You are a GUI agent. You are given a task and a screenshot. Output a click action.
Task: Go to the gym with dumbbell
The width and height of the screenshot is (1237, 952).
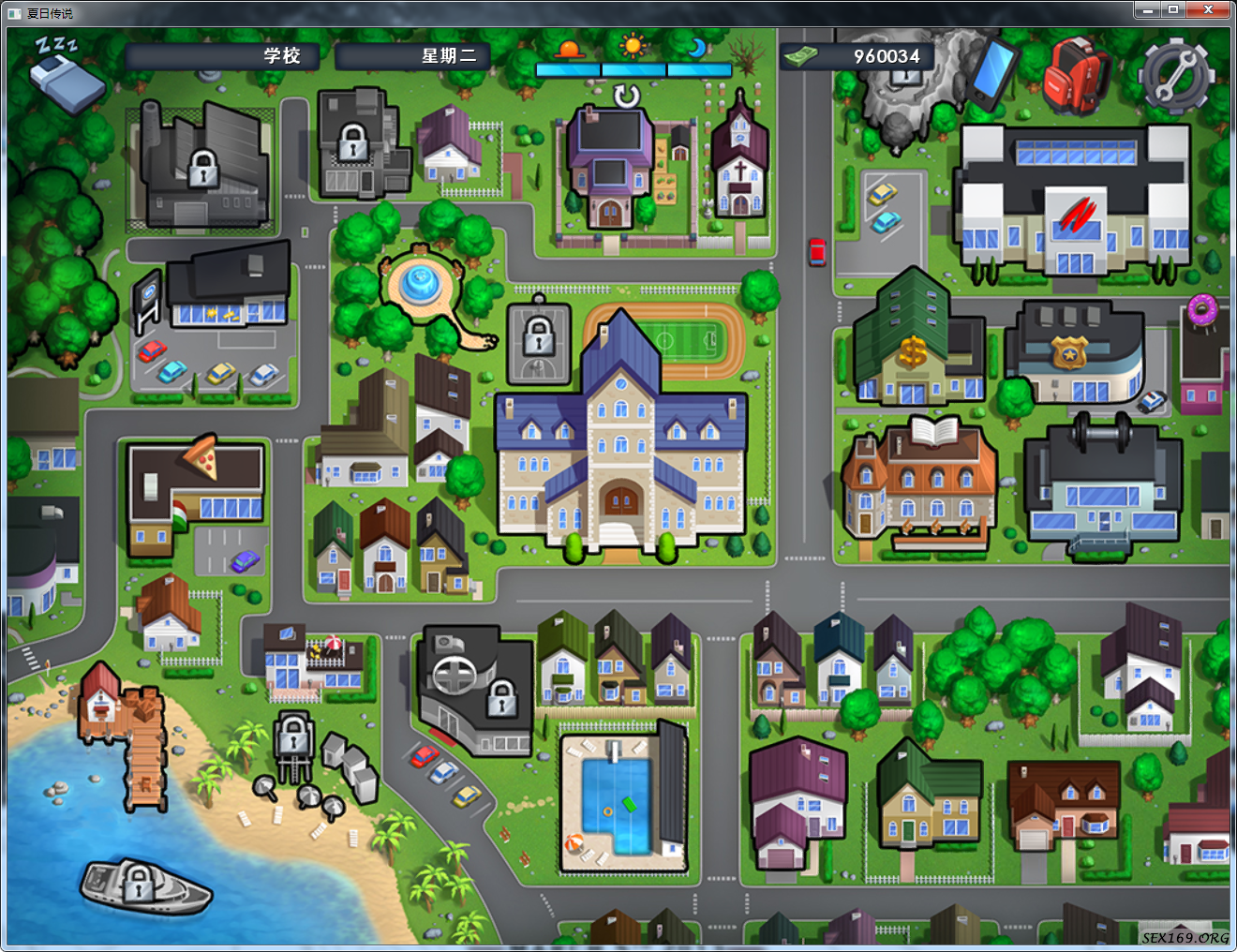click(1101, 487)
